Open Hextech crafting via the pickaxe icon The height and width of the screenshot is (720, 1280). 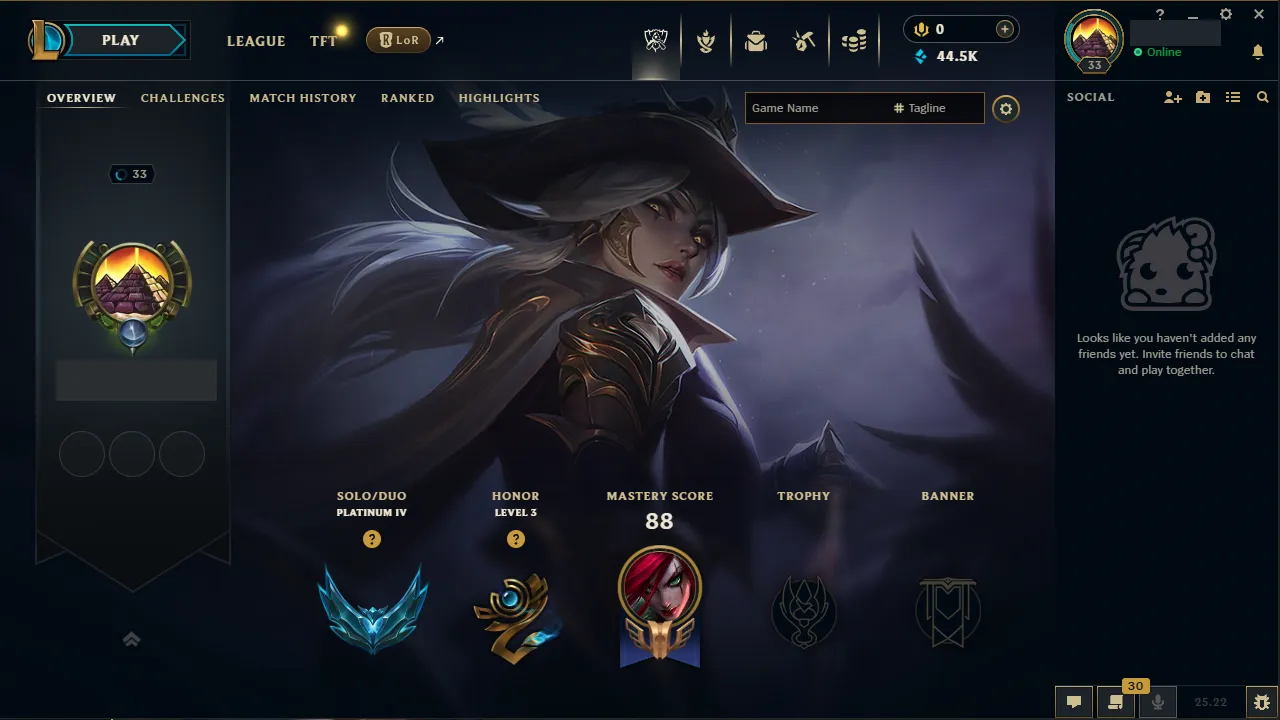tap(804, 40)
